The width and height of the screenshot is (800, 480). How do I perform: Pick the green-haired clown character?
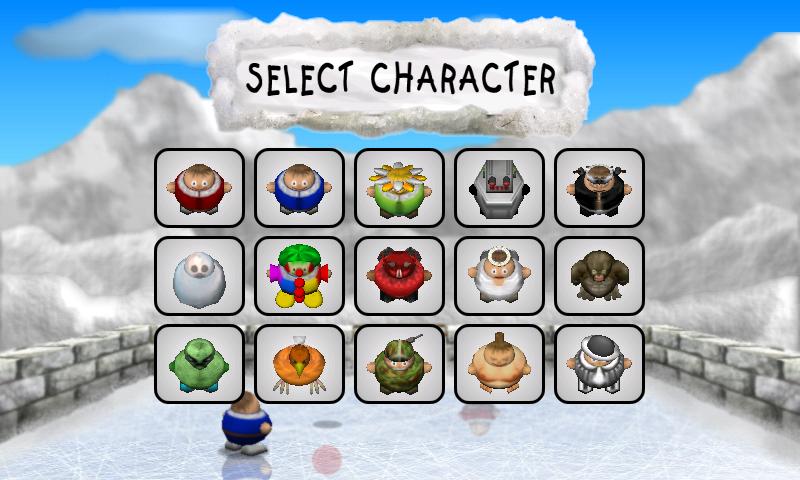point(299,276)
